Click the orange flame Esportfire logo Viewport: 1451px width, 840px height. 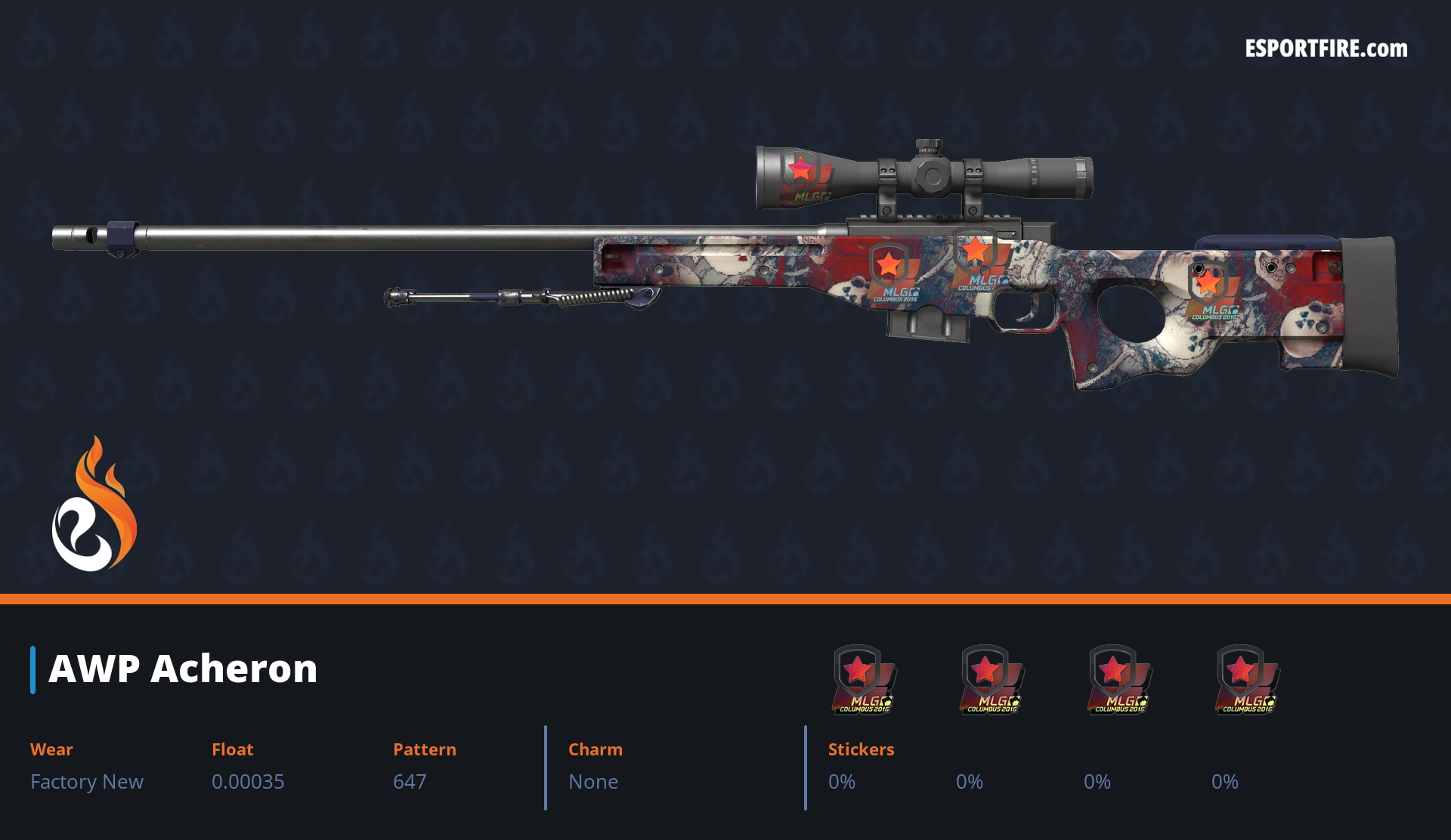pyautogui.click(x=94, y=505)
